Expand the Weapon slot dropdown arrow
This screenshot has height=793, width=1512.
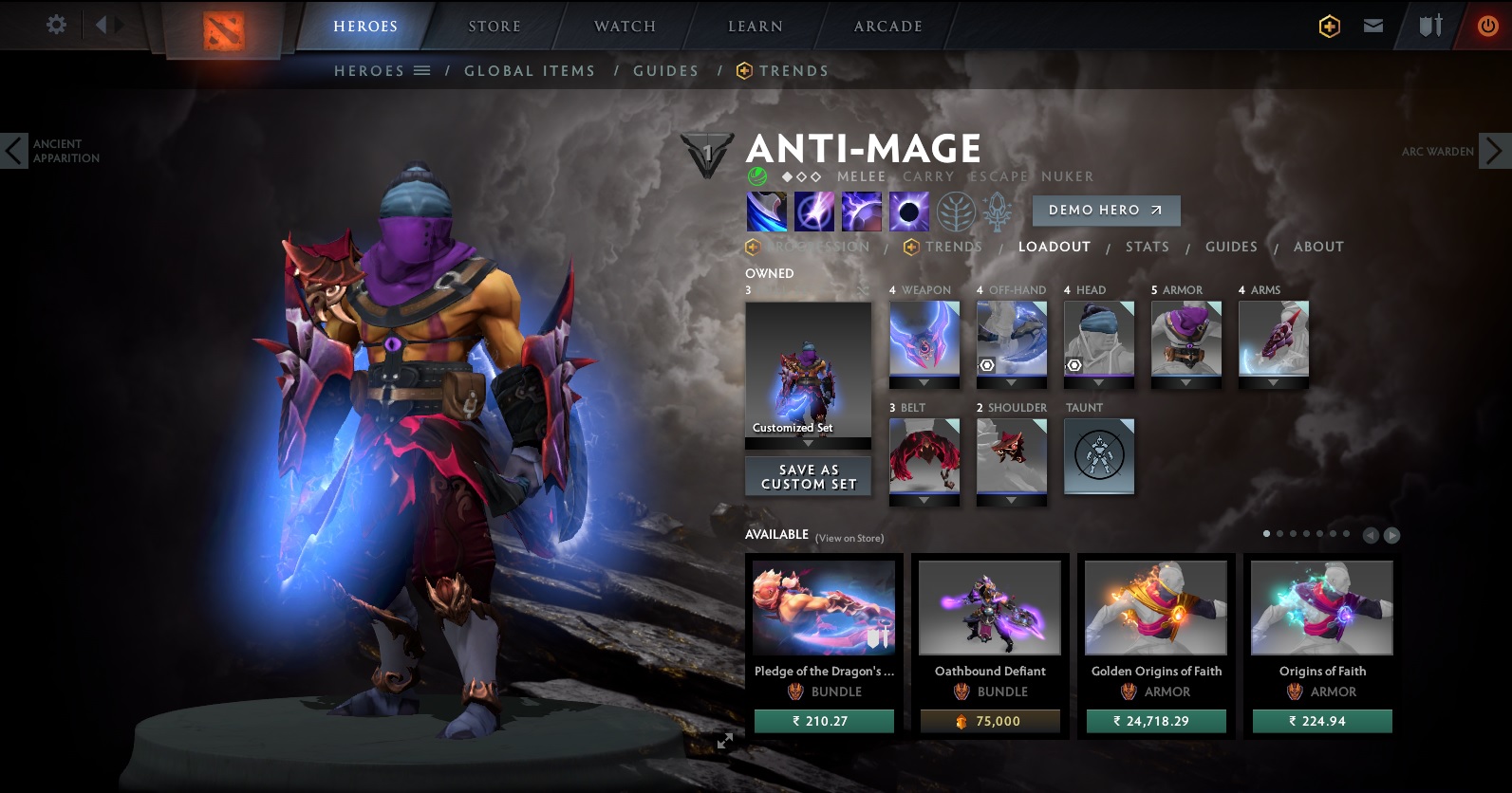924,383
